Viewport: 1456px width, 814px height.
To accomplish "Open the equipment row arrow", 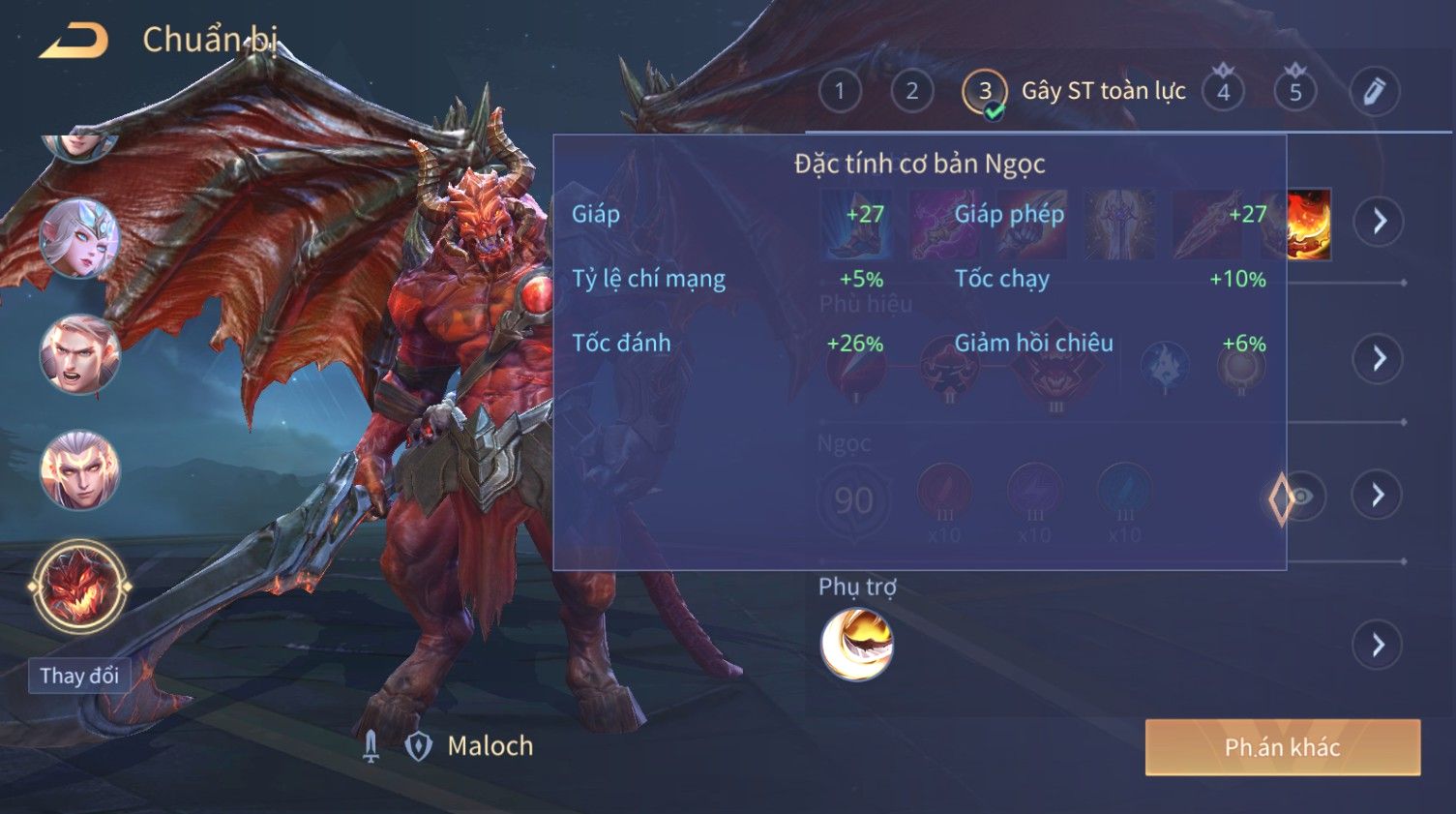I will 1379,222.
